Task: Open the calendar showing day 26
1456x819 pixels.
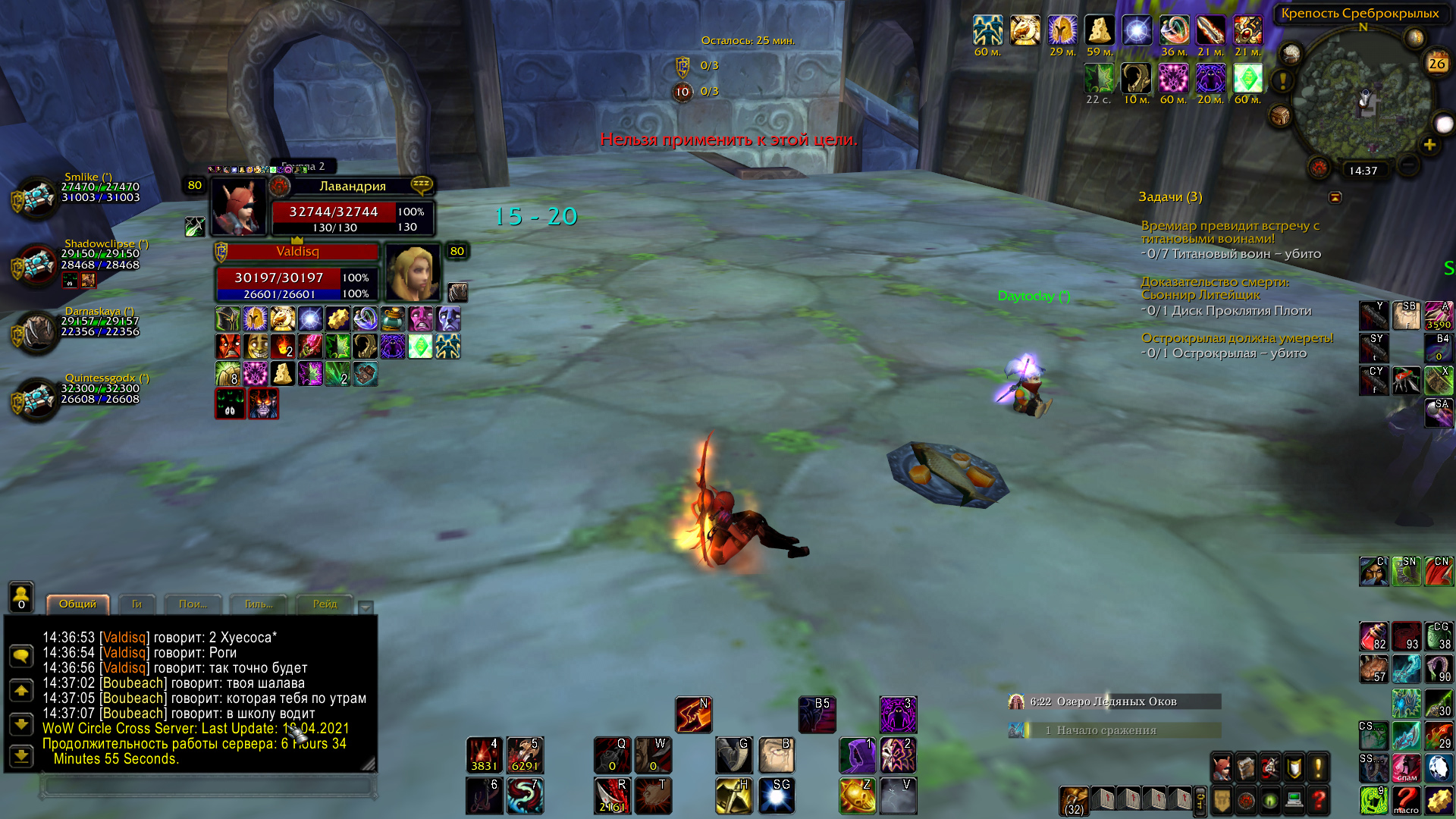Action: [x=1436, y=64]
